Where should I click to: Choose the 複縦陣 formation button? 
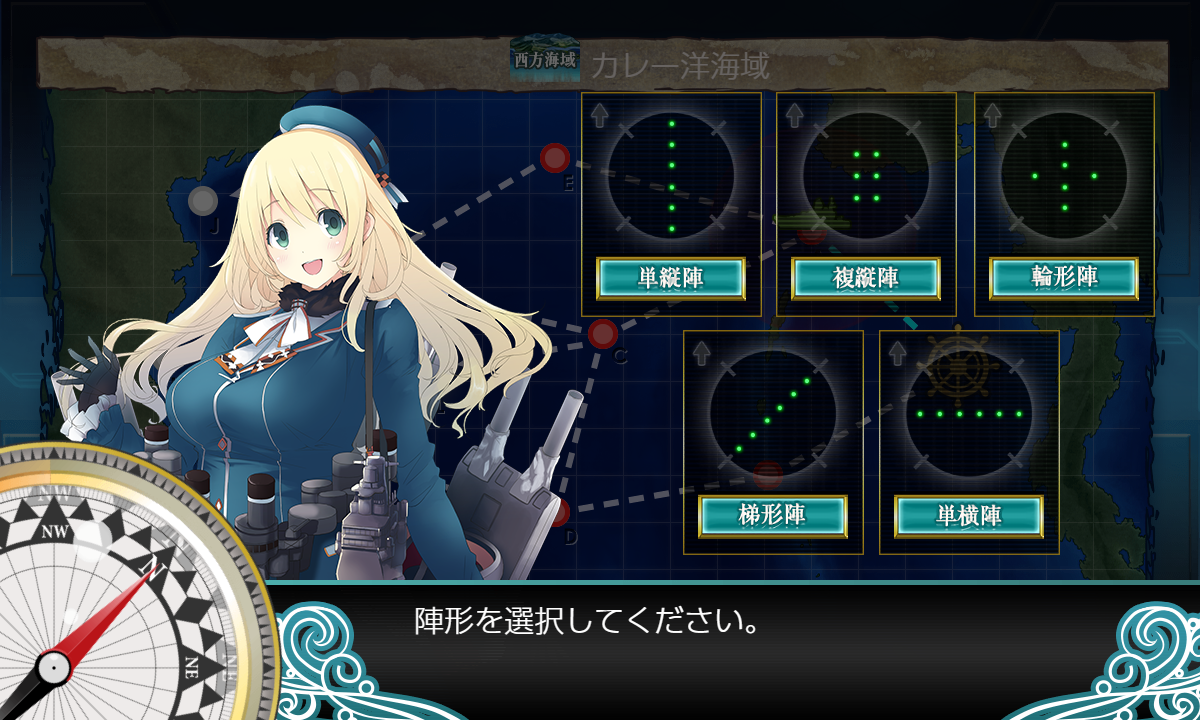[x=866, y=278]
